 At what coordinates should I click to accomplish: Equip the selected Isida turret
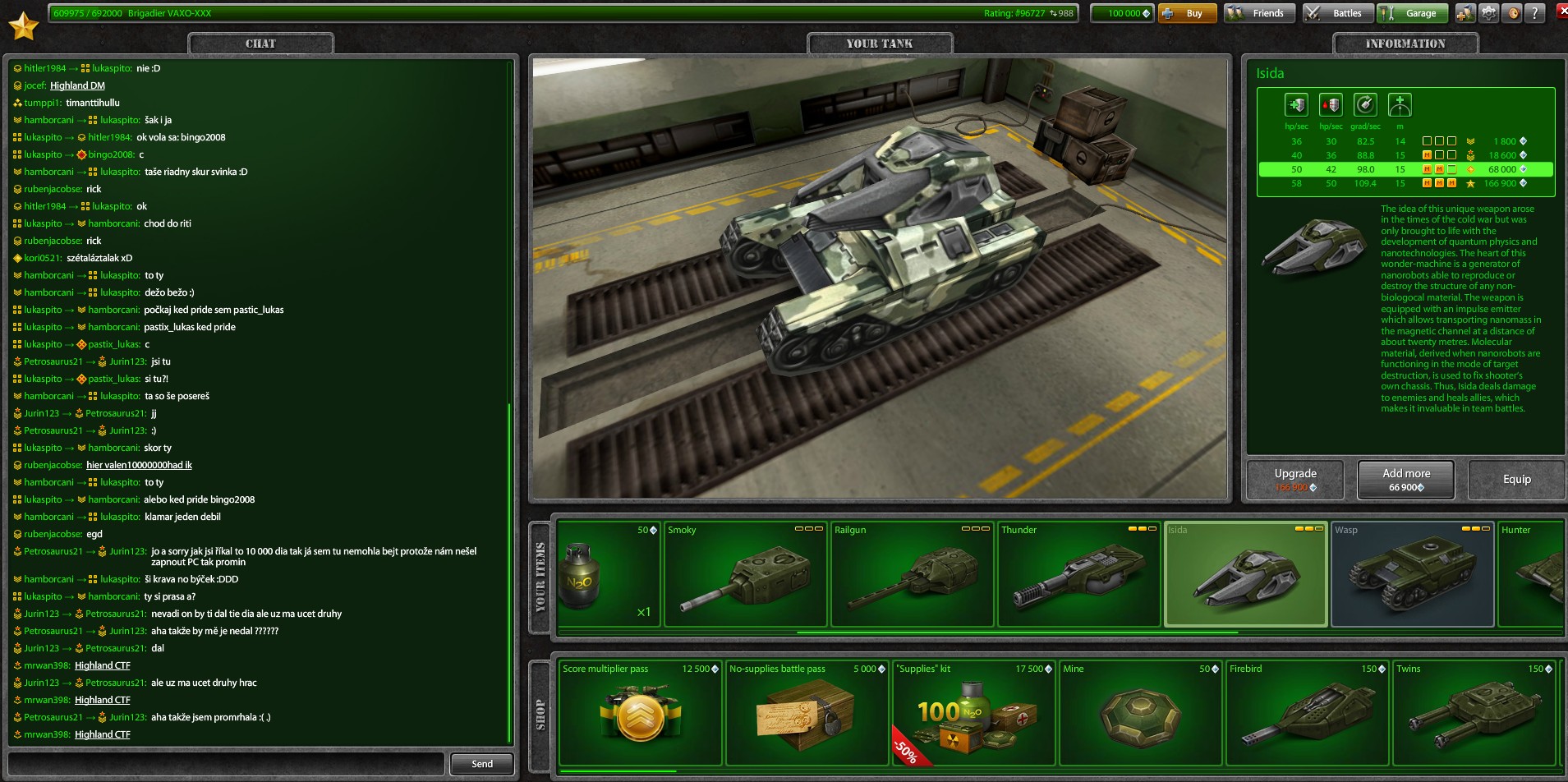coord(1516,480)
